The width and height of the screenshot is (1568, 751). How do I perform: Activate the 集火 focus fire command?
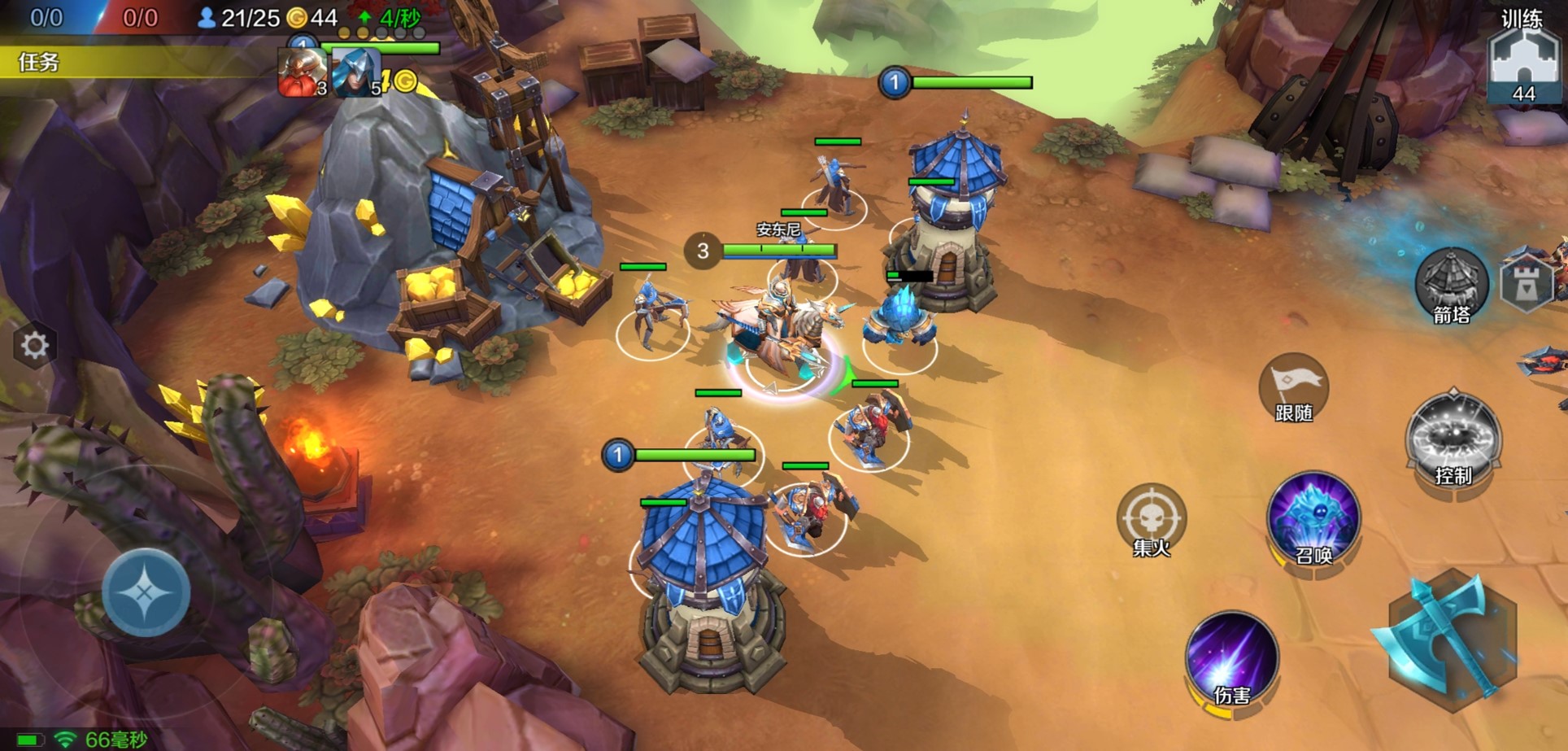1152,521
